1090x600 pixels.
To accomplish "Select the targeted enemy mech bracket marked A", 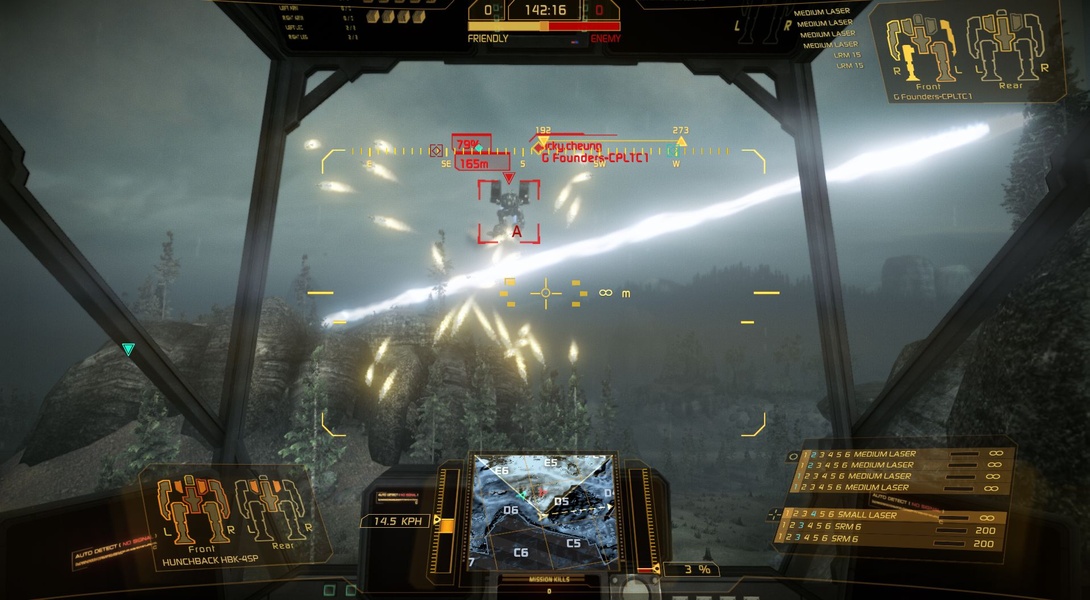I will point(508,211).
